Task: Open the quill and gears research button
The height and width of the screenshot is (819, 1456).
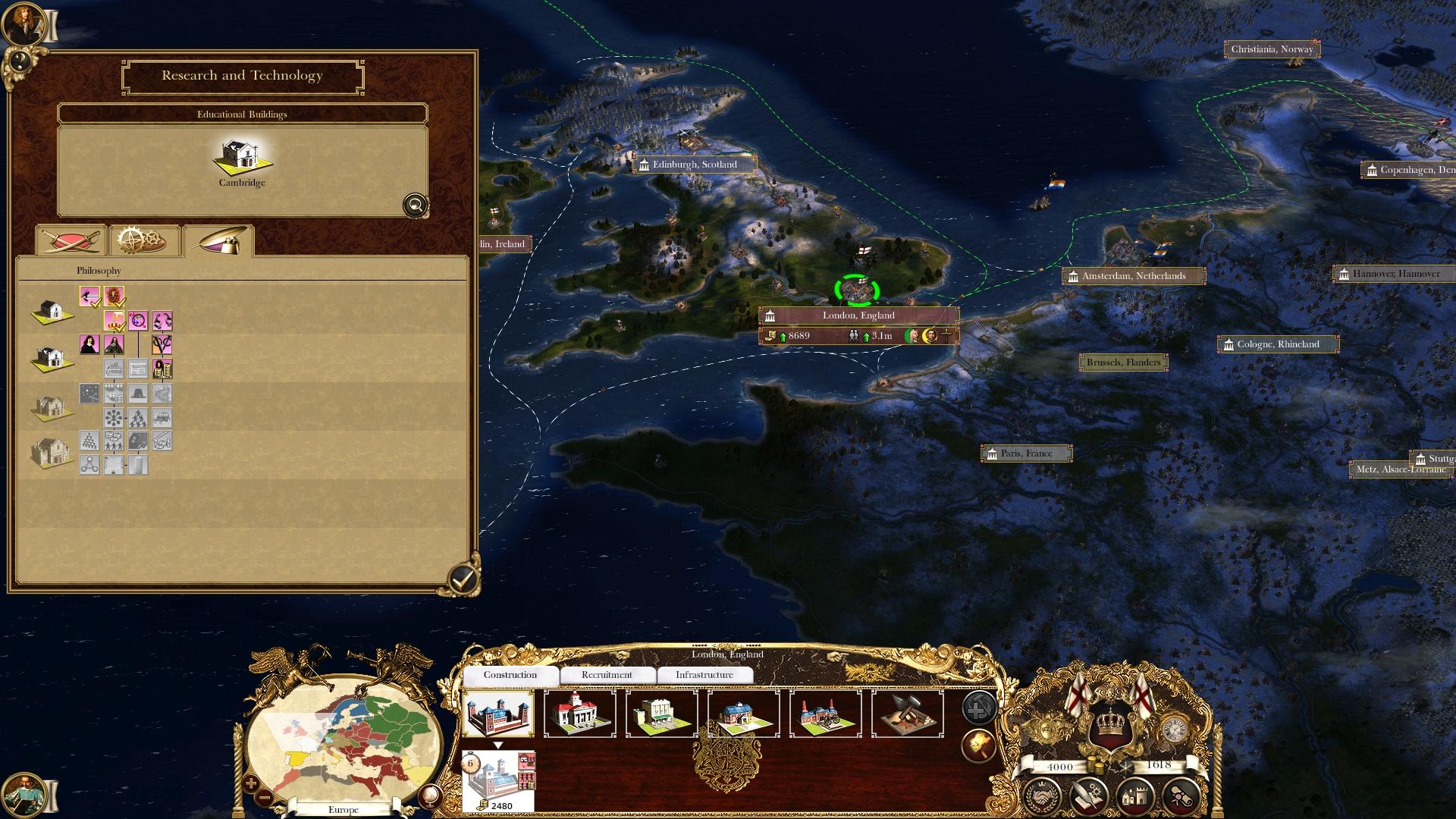Action: 1089,796
